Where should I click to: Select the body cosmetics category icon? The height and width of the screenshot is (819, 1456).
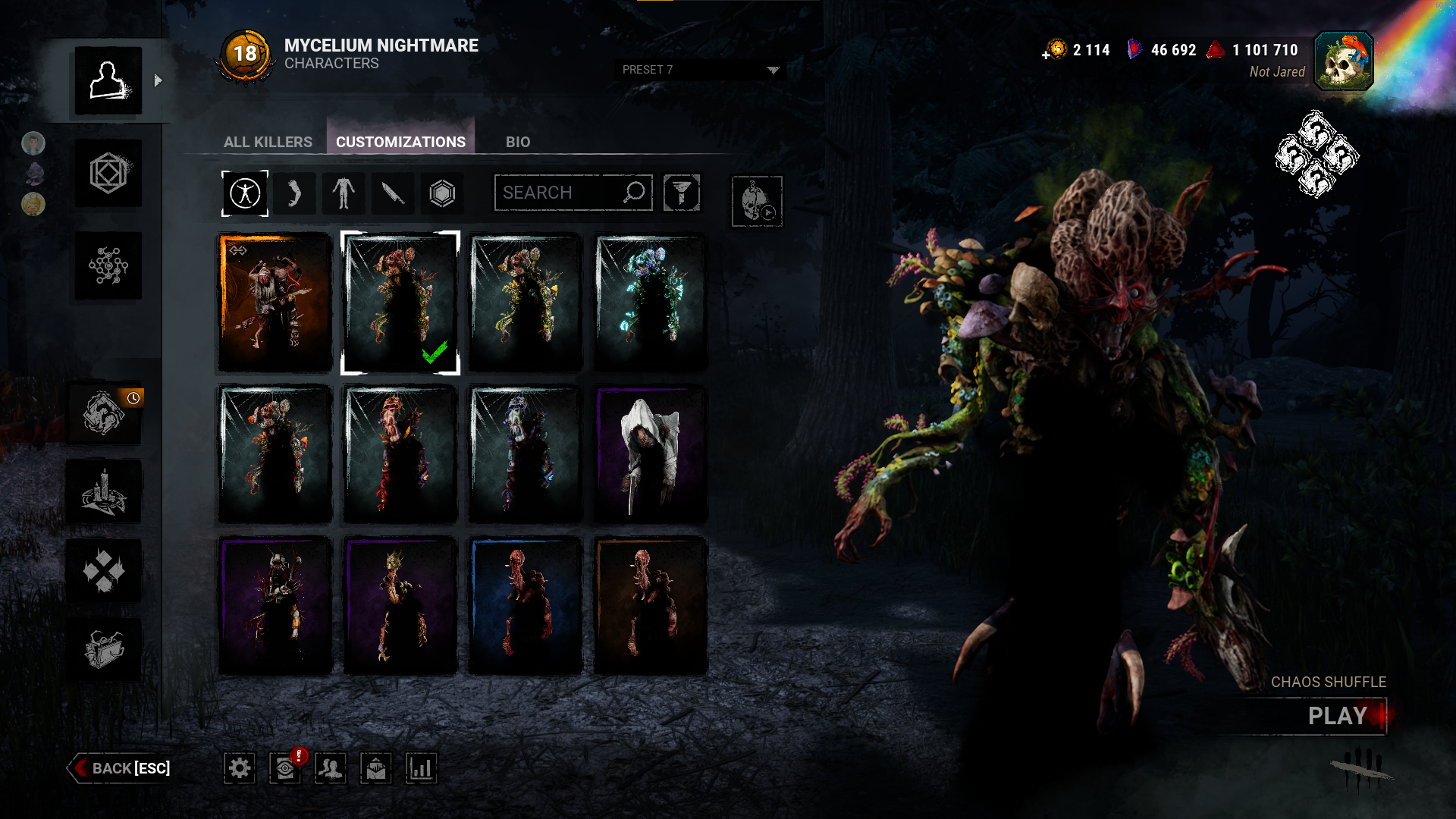344,193
